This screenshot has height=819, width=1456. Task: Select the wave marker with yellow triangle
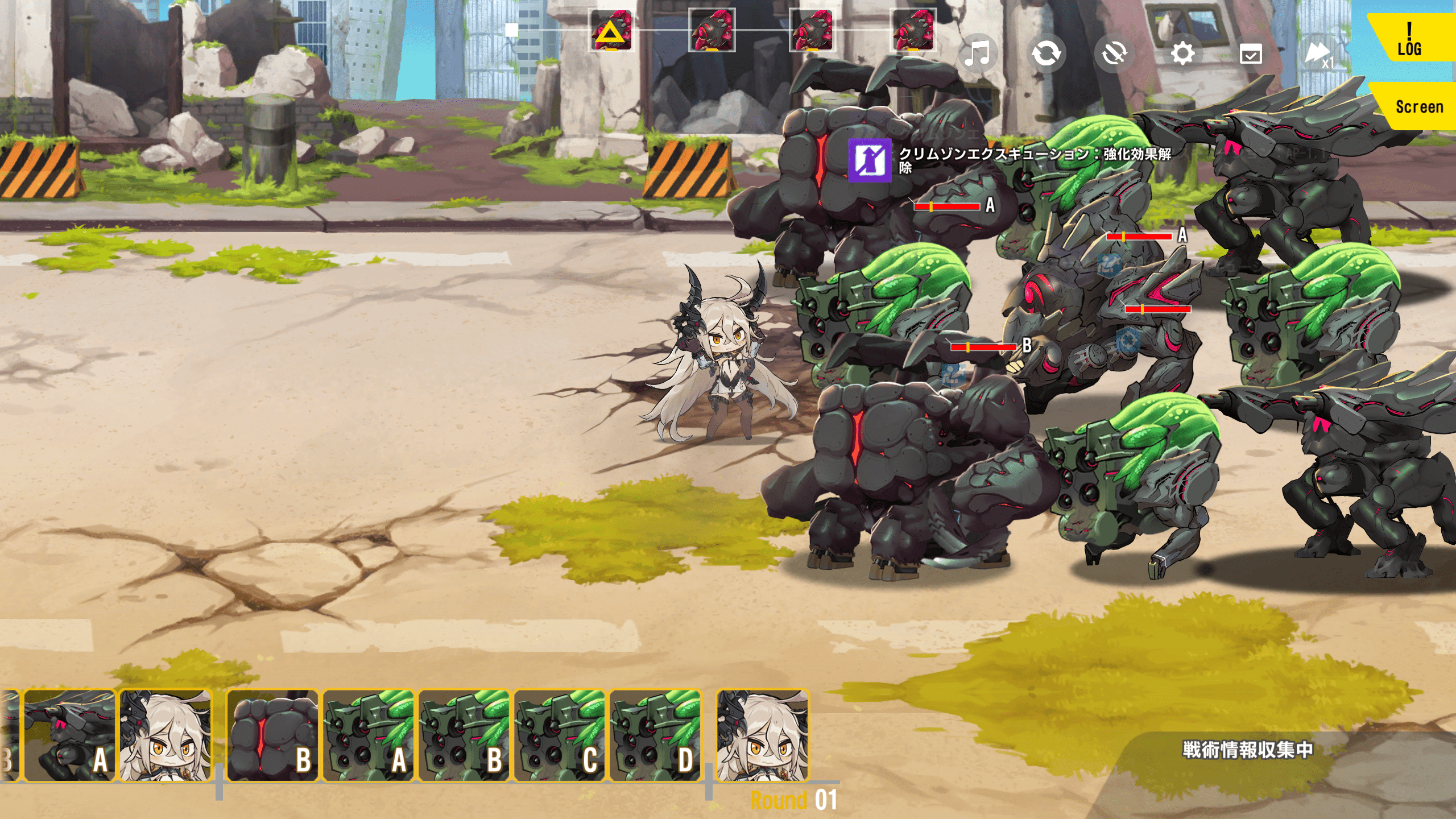pyautogui.click(x=611, y=31)
